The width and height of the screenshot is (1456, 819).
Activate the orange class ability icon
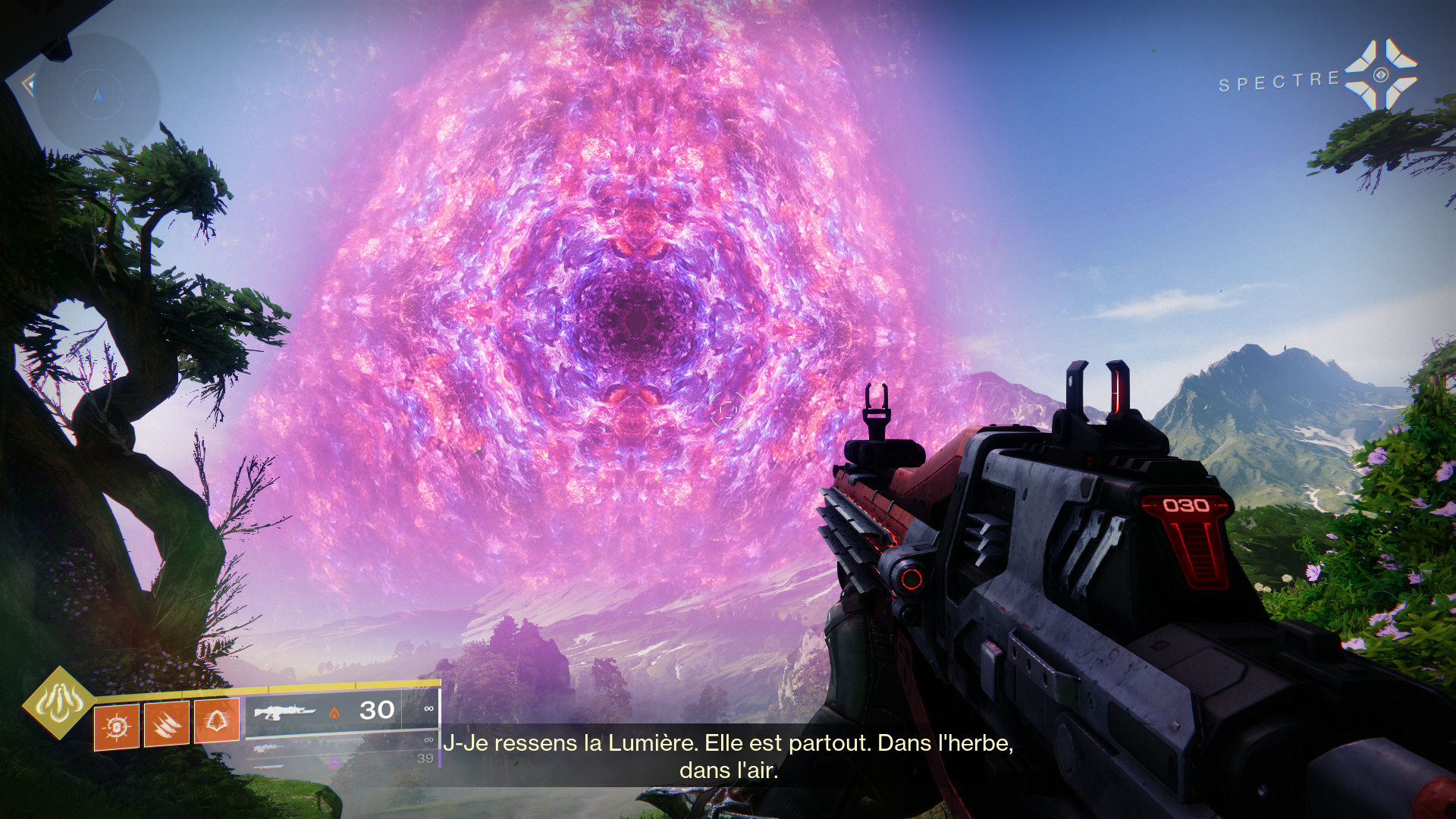click(217, 720)
